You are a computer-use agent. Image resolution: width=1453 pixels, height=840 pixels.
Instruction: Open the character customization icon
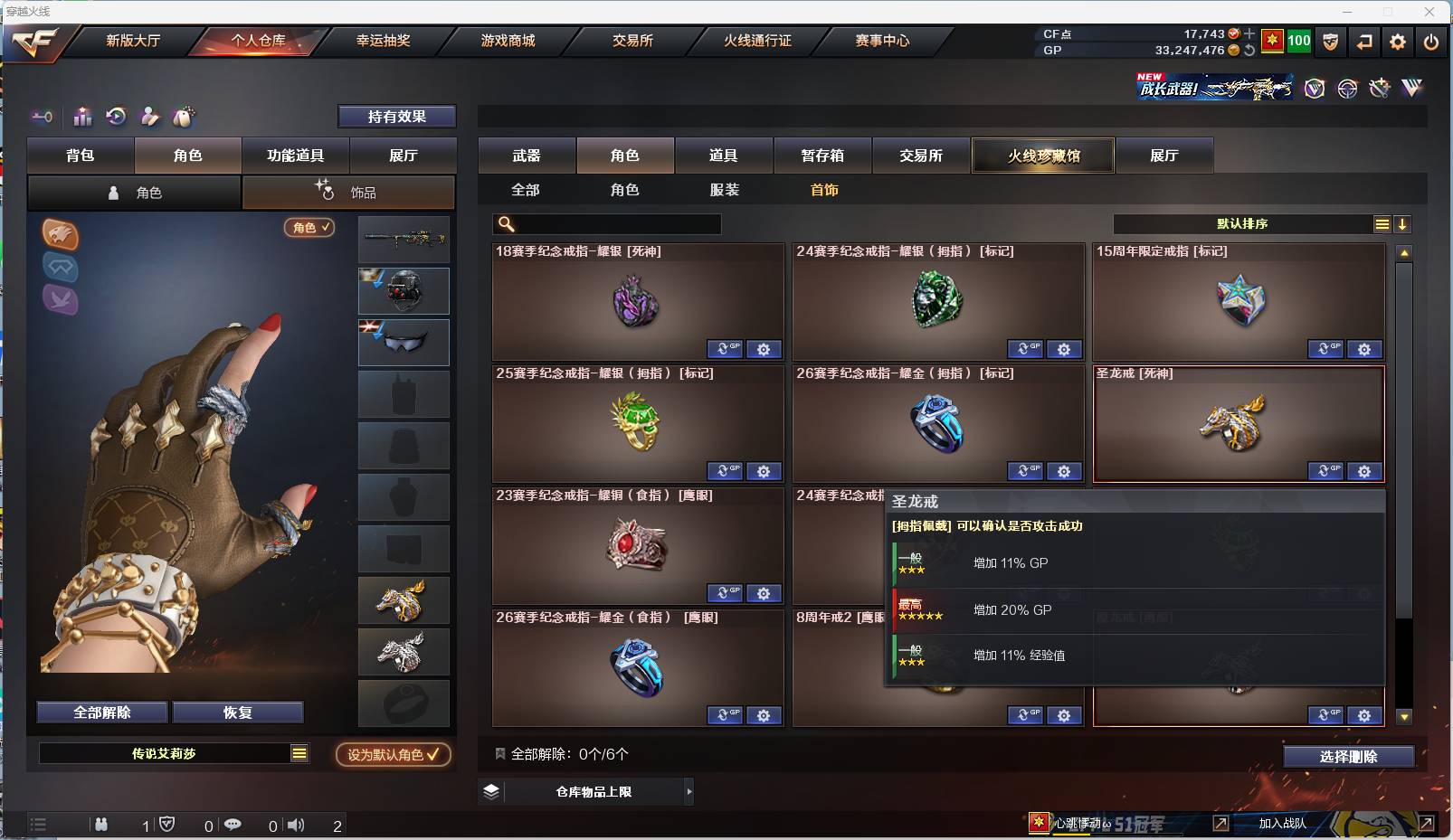click(150, 117)
